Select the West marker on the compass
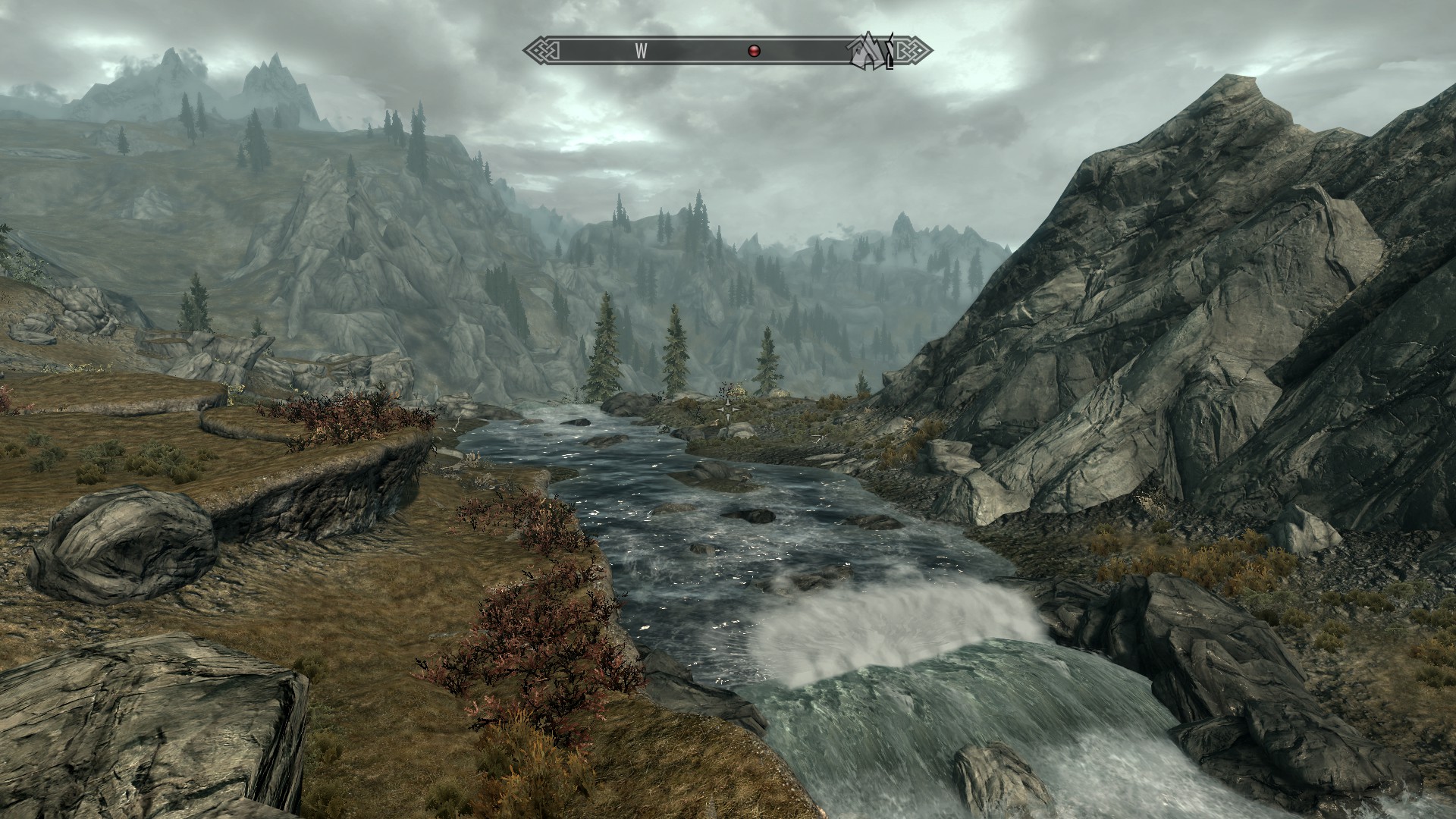The width and height of the screenshot is (1456, 819). (642, 51)
